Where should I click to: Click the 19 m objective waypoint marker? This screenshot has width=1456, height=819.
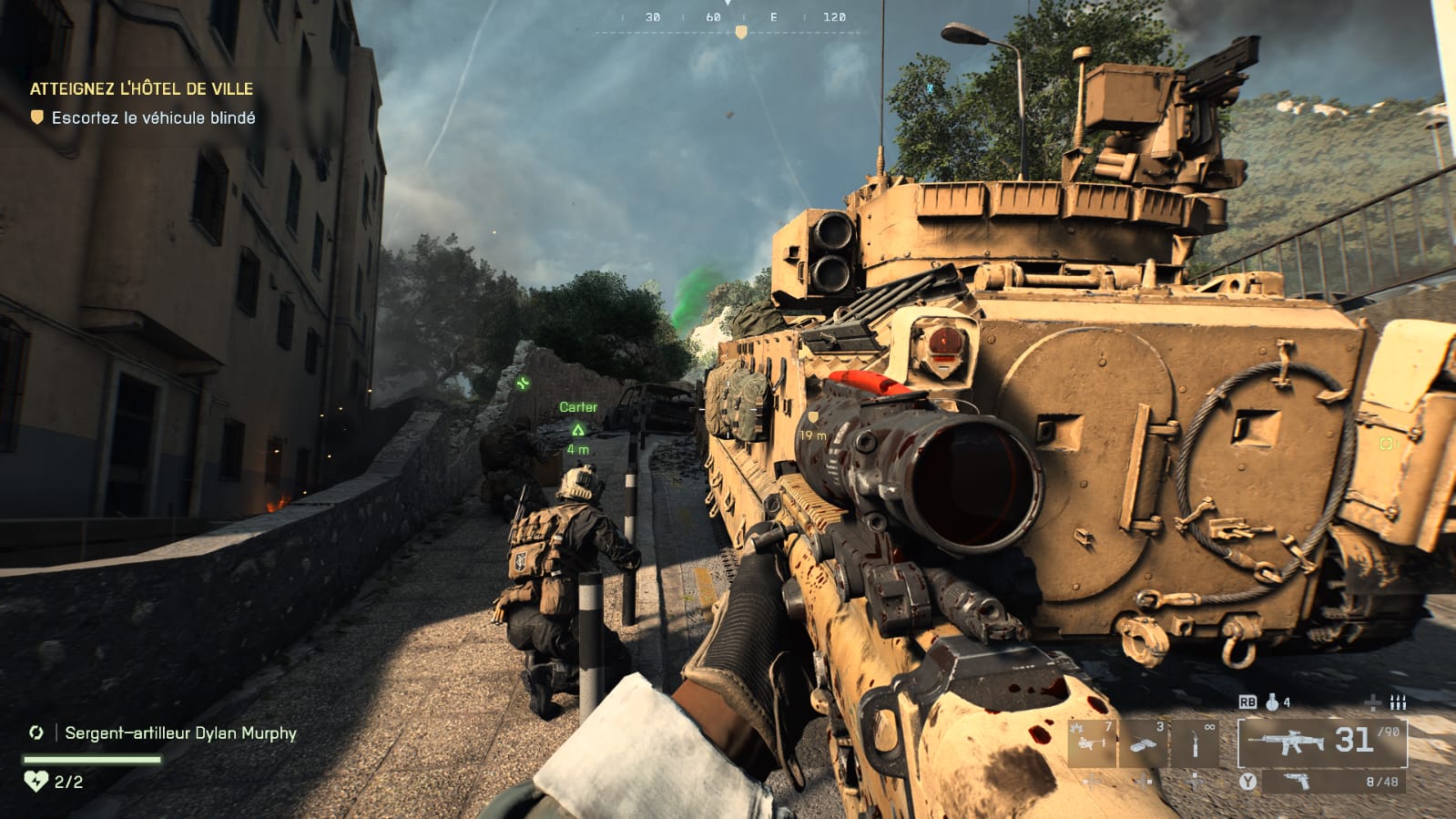(813, 418)
